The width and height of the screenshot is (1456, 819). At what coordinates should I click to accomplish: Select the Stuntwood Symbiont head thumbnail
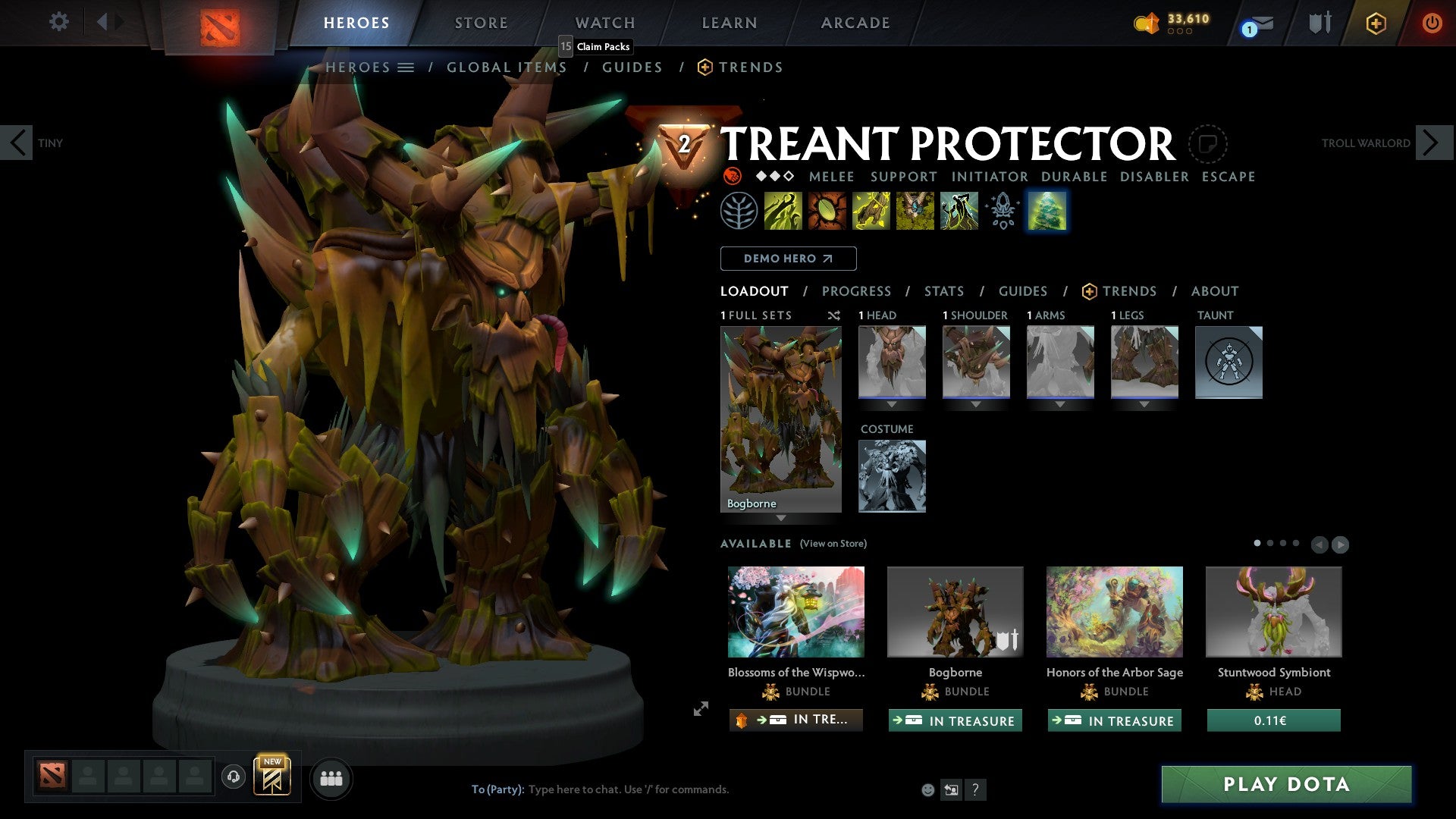click(1273, 611)
